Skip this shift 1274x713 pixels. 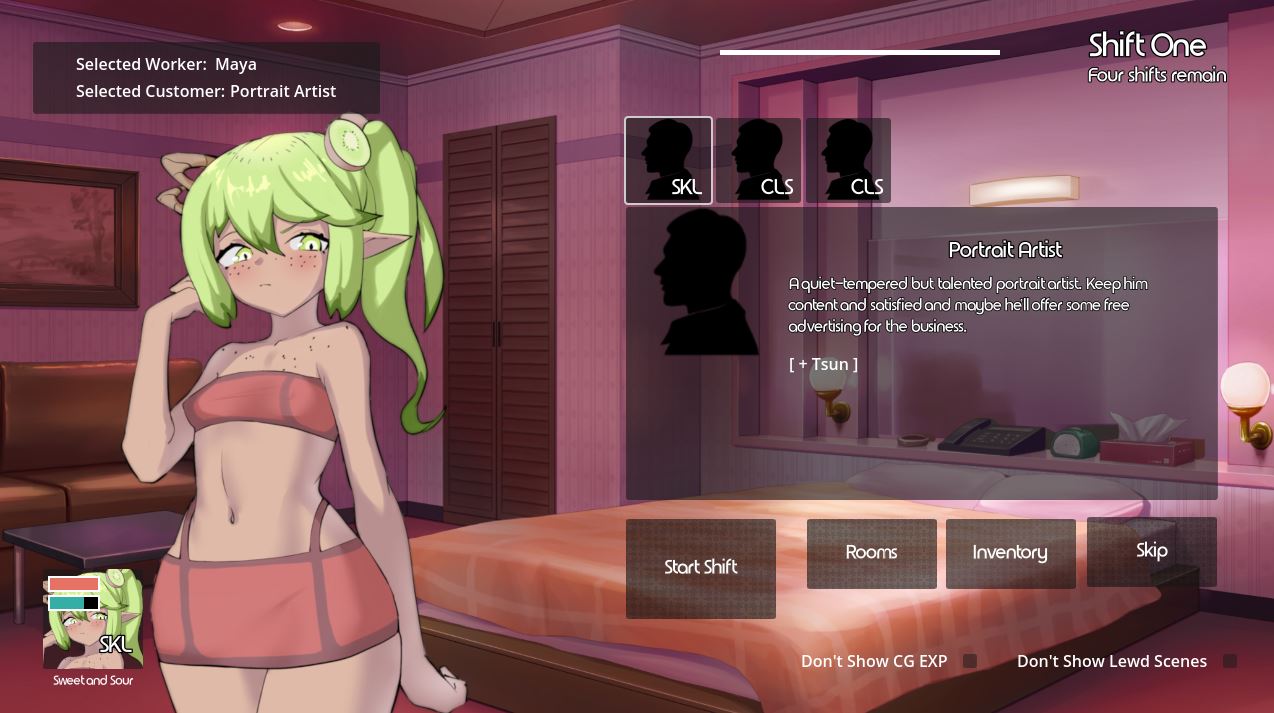[1151, 551]
